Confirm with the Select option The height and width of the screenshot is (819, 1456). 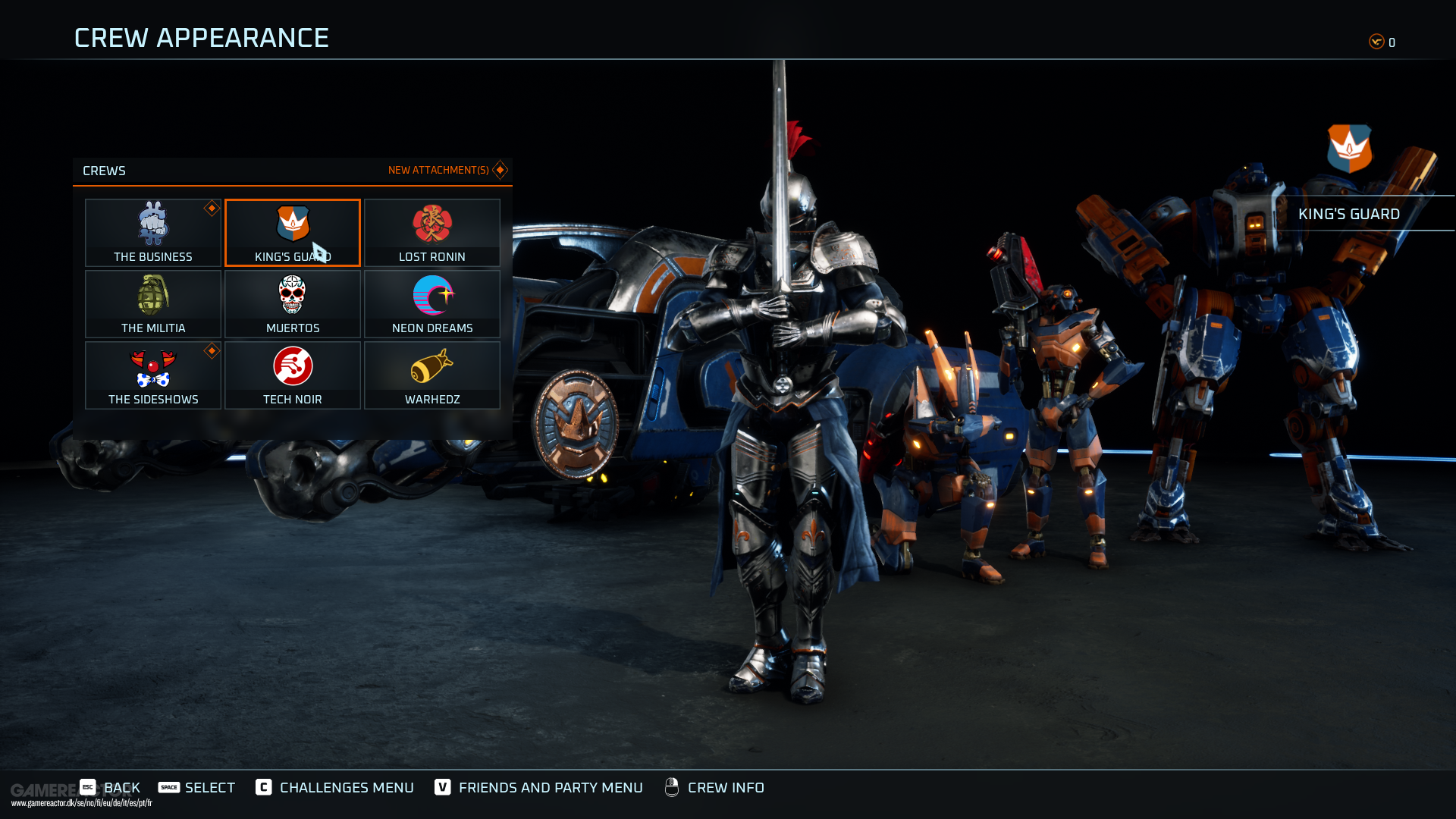point(197,787)
